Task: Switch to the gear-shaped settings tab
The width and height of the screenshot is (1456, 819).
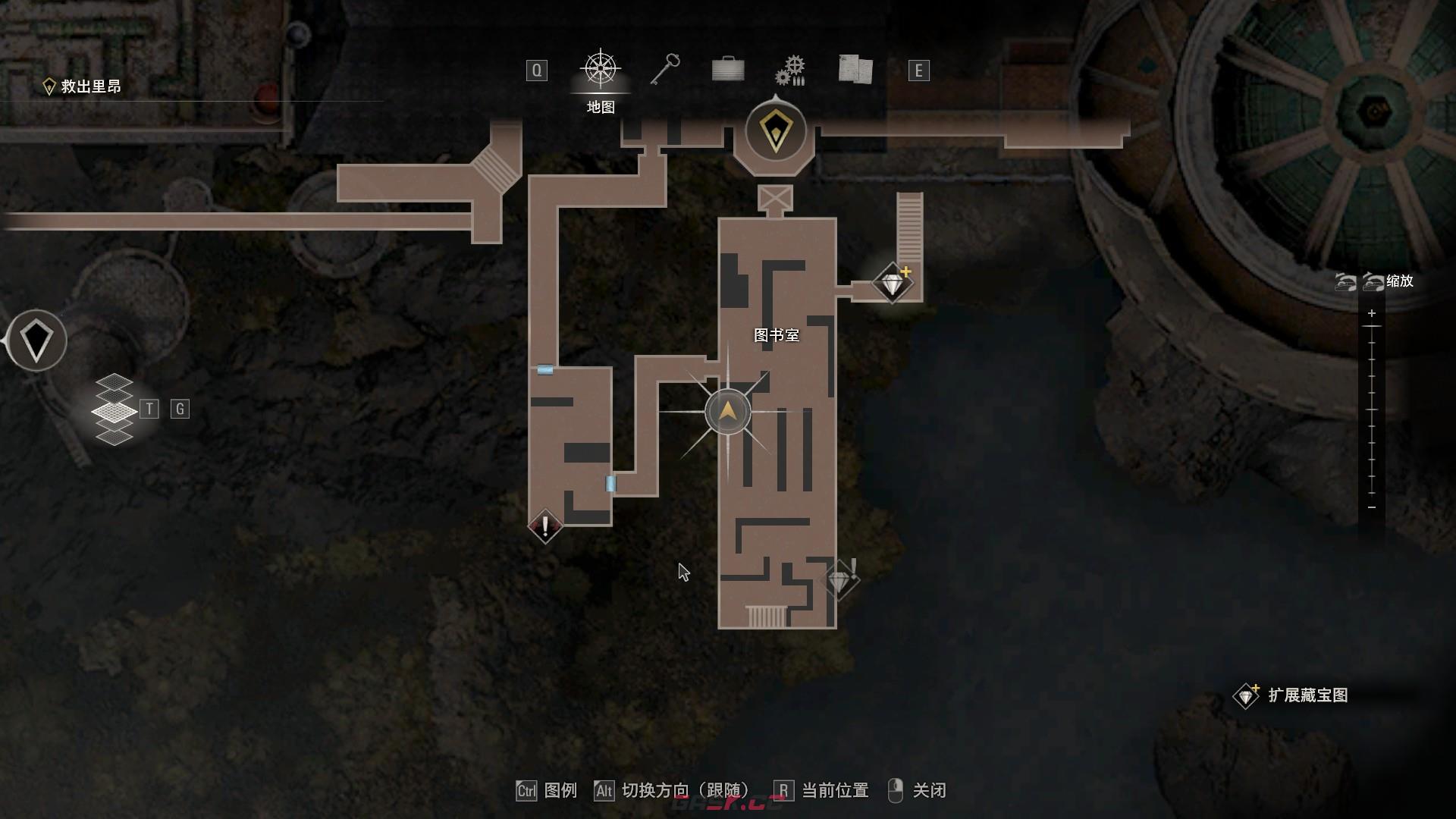Action: tap(790, 71)
